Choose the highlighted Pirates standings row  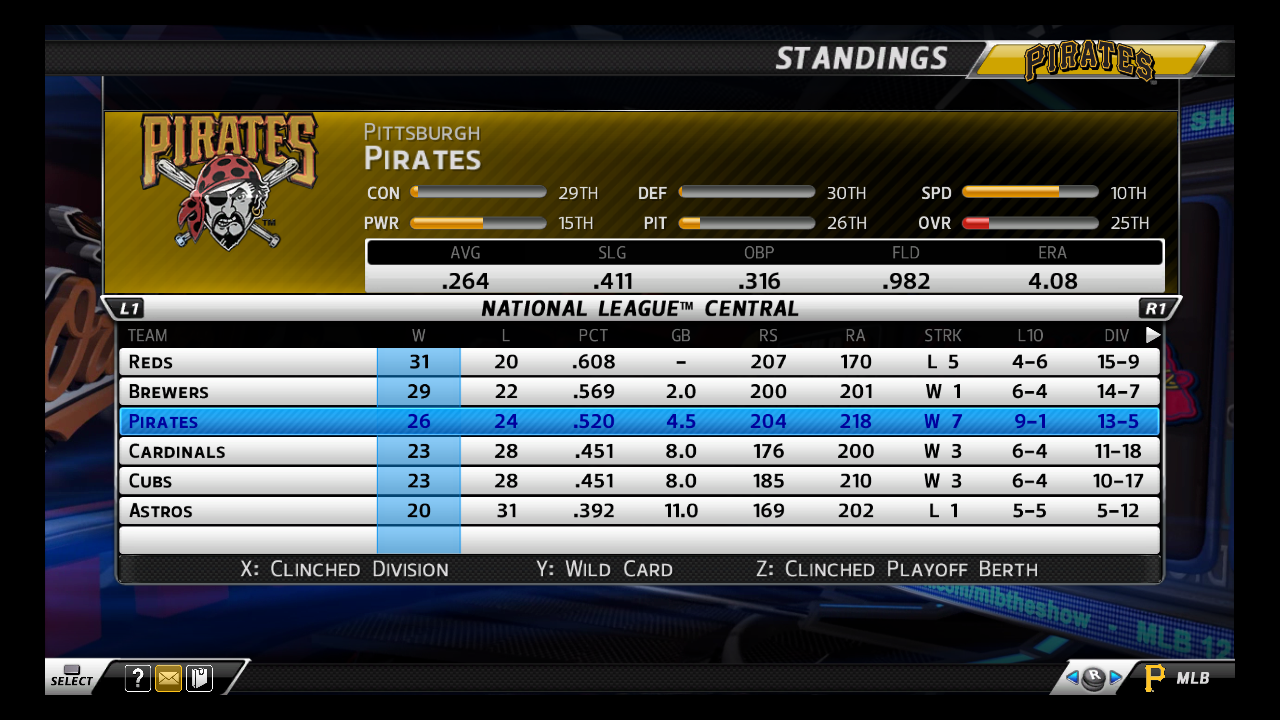tap(639, 421)
